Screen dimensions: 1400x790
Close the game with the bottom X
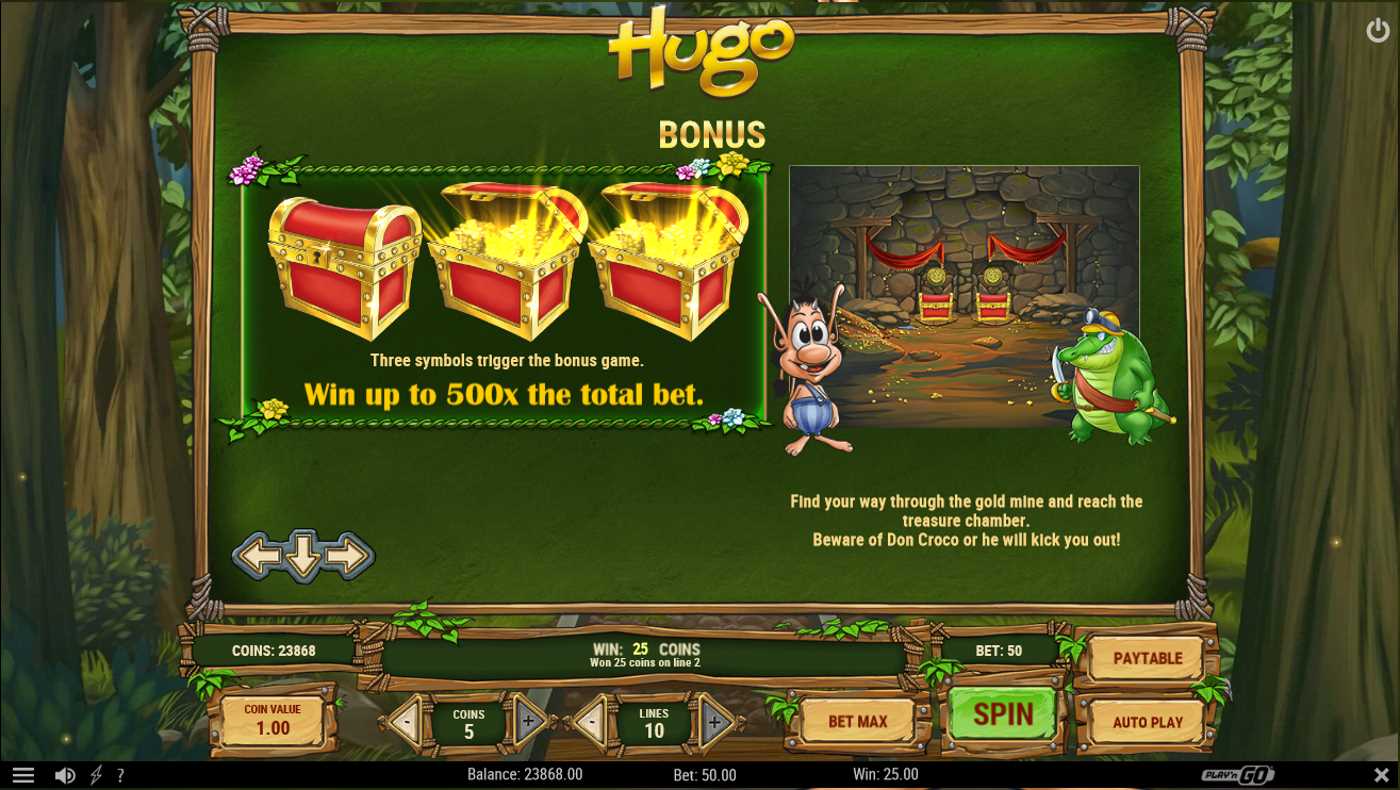click(x=1381, y=775)
